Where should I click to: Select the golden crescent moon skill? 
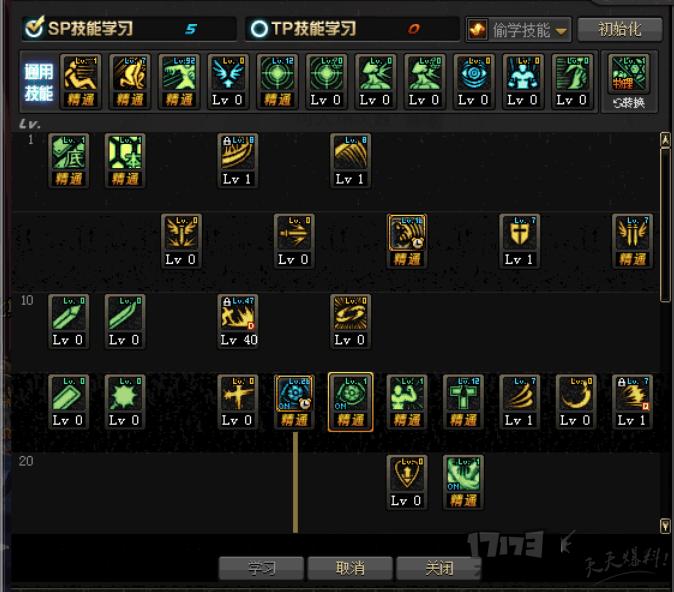tap(575, 394)
